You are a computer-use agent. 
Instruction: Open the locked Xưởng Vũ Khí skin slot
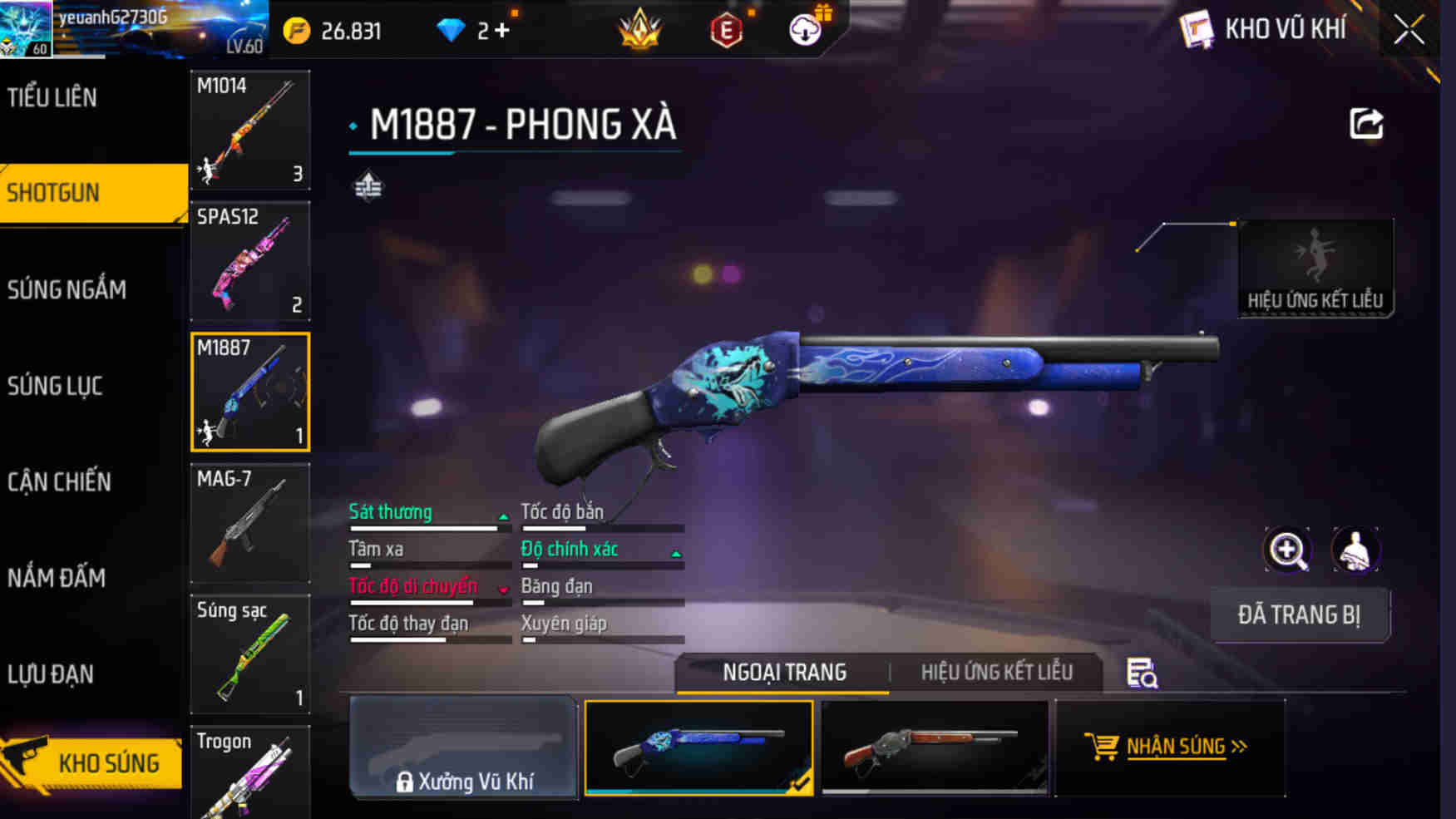tap(464, 748)
